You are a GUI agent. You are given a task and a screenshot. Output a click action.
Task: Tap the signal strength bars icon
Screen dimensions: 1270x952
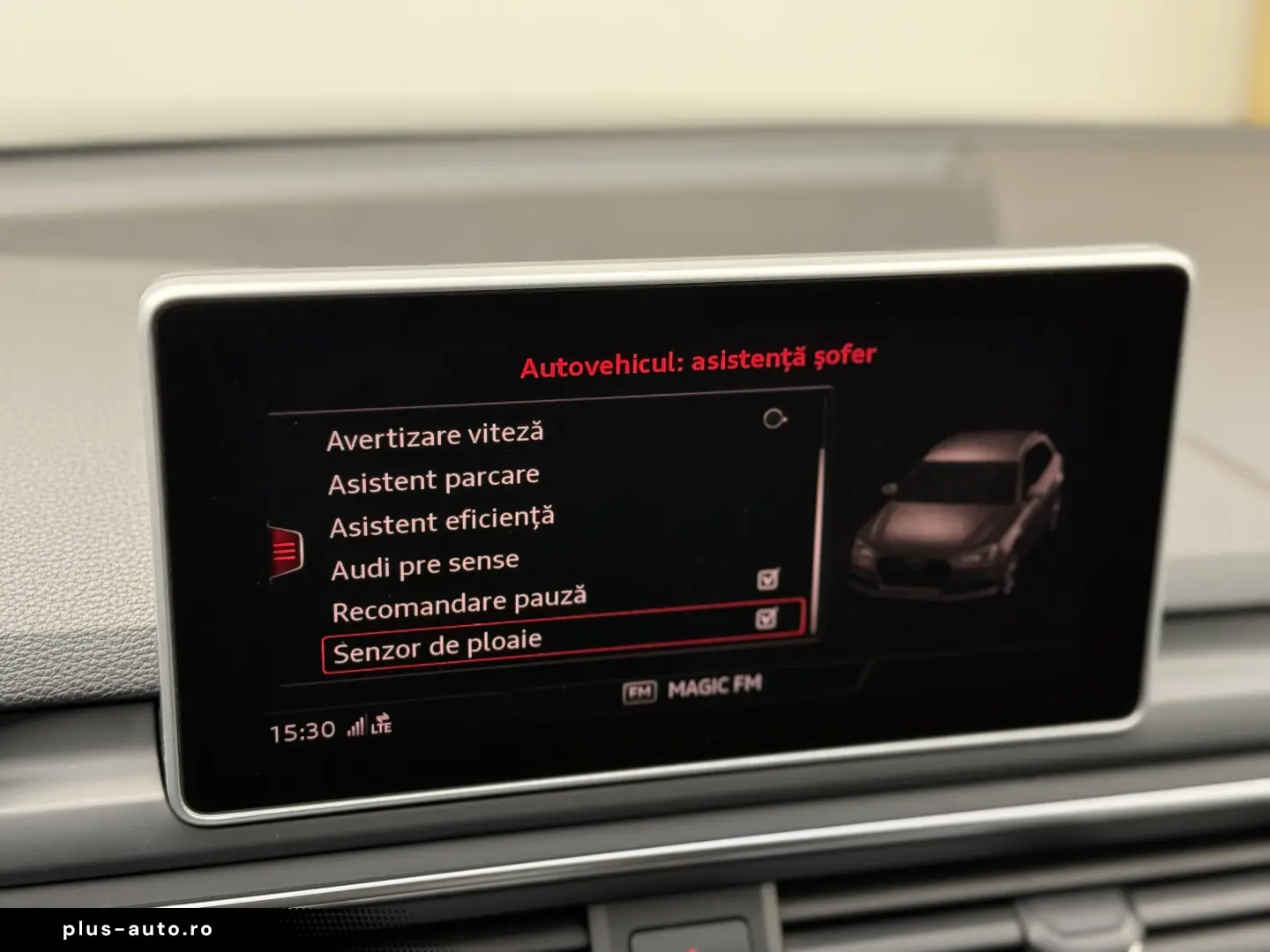(356, 728)
